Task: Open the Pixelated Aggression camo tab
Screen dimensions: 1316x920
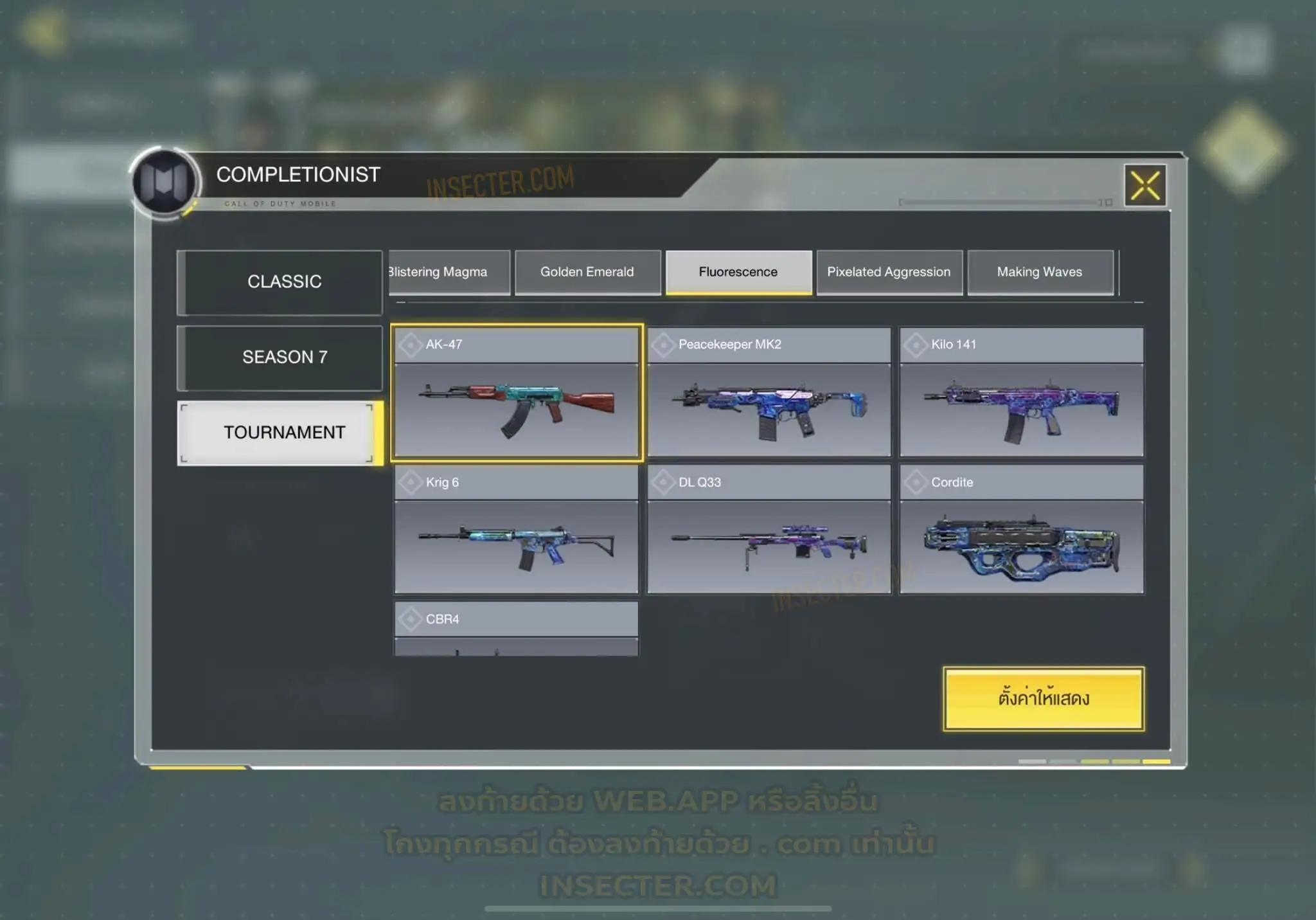Action: pos(889,272)
